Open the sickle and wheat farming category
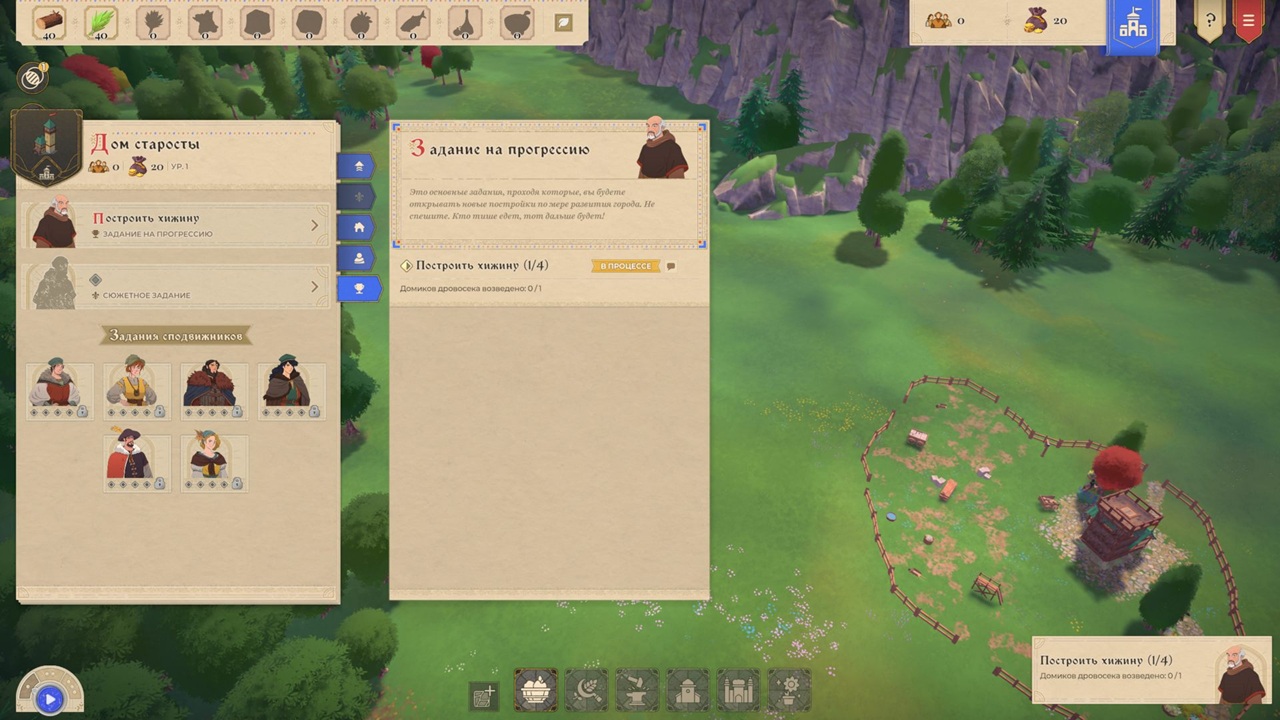Screen dimensions: 1280x720 pos(586,690)
